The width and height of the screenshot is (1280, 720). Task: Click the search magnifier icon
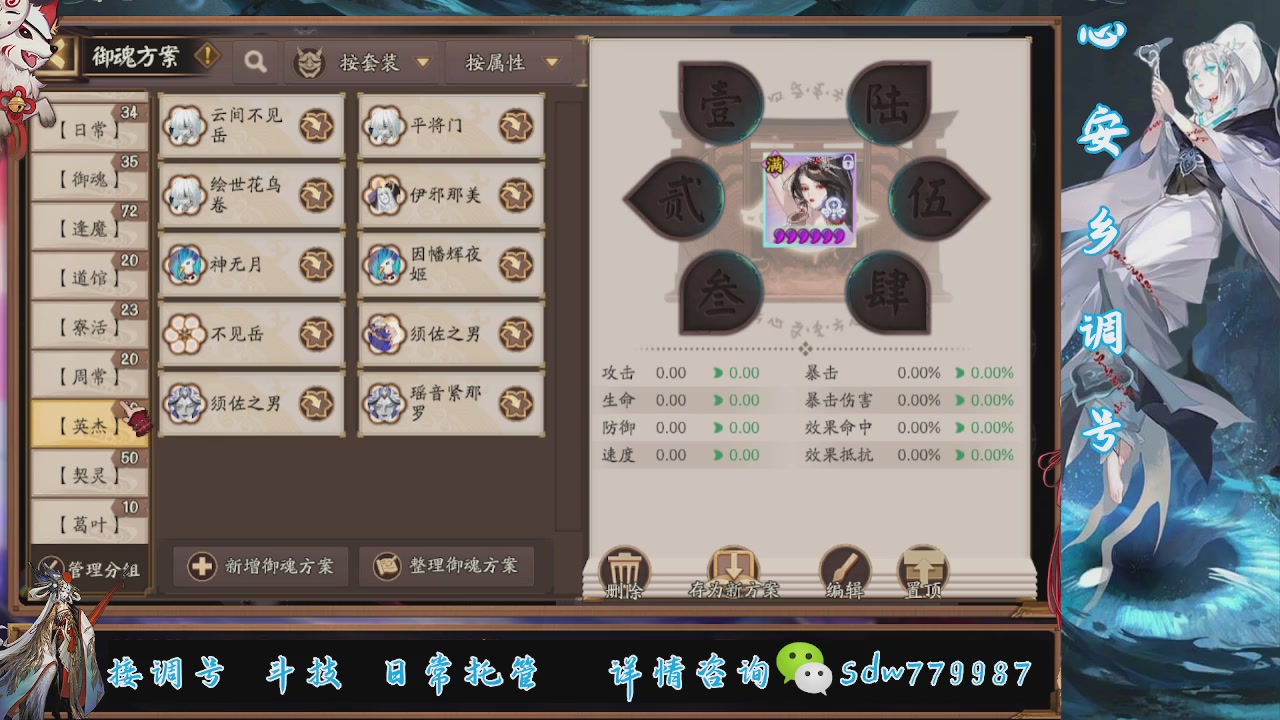[255, 60]
